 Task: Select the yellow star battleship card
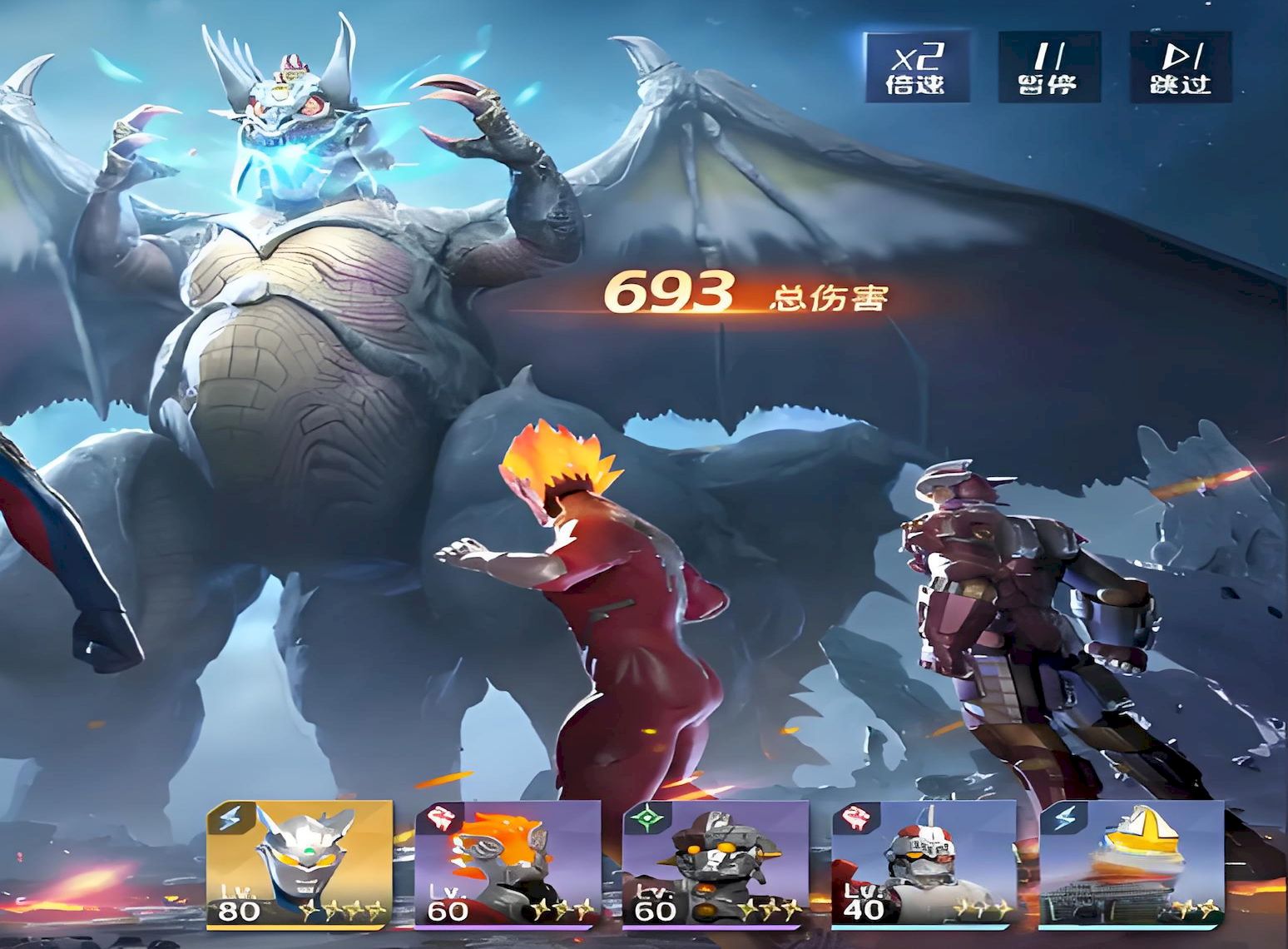[1132, 864]
